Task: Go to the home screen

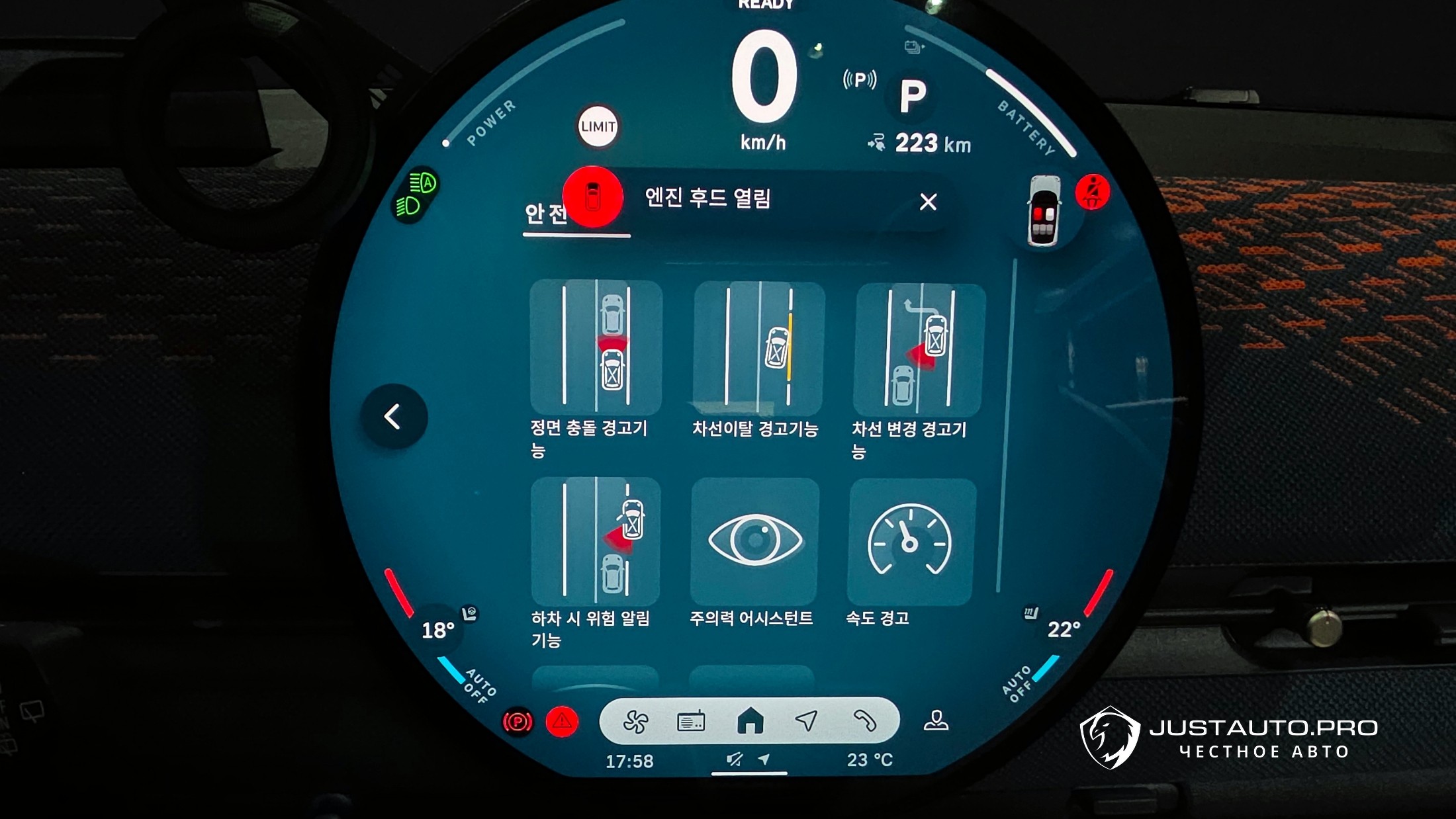Action: pos(750,721)
